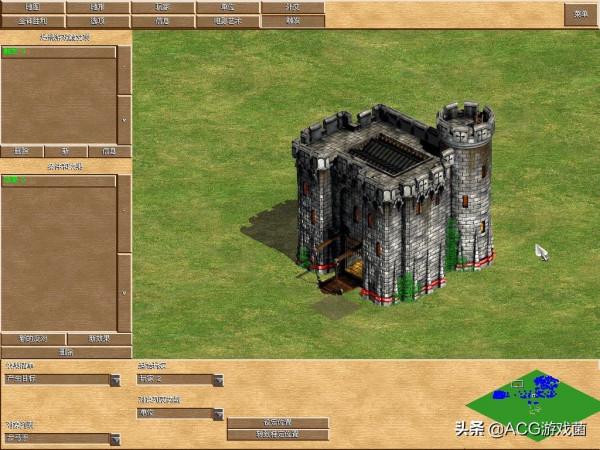Open the object type dropdown showing 单位

(218, 413)
